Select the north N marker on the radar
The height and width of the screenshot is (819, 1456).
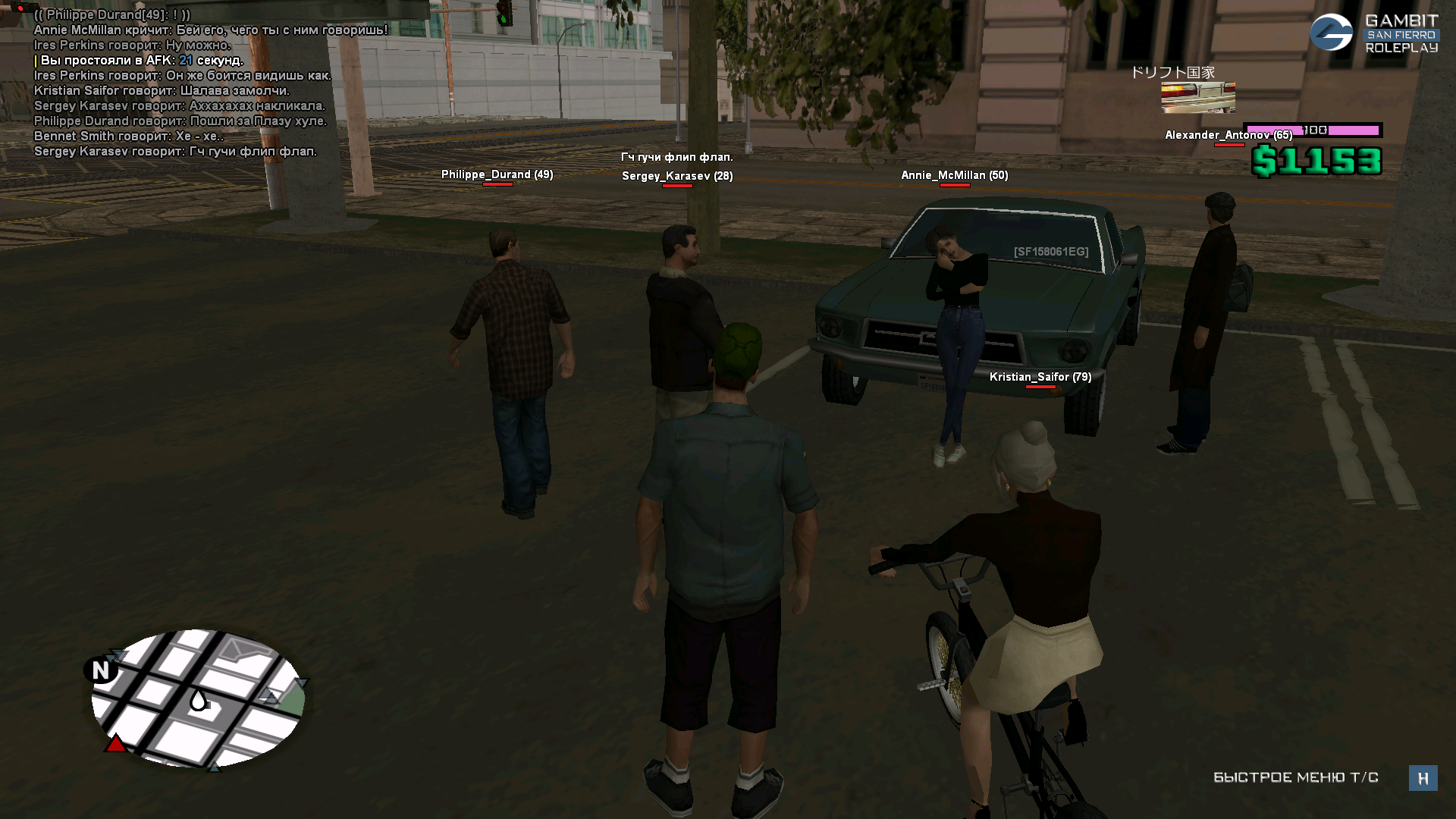click(x=101, y=670)
